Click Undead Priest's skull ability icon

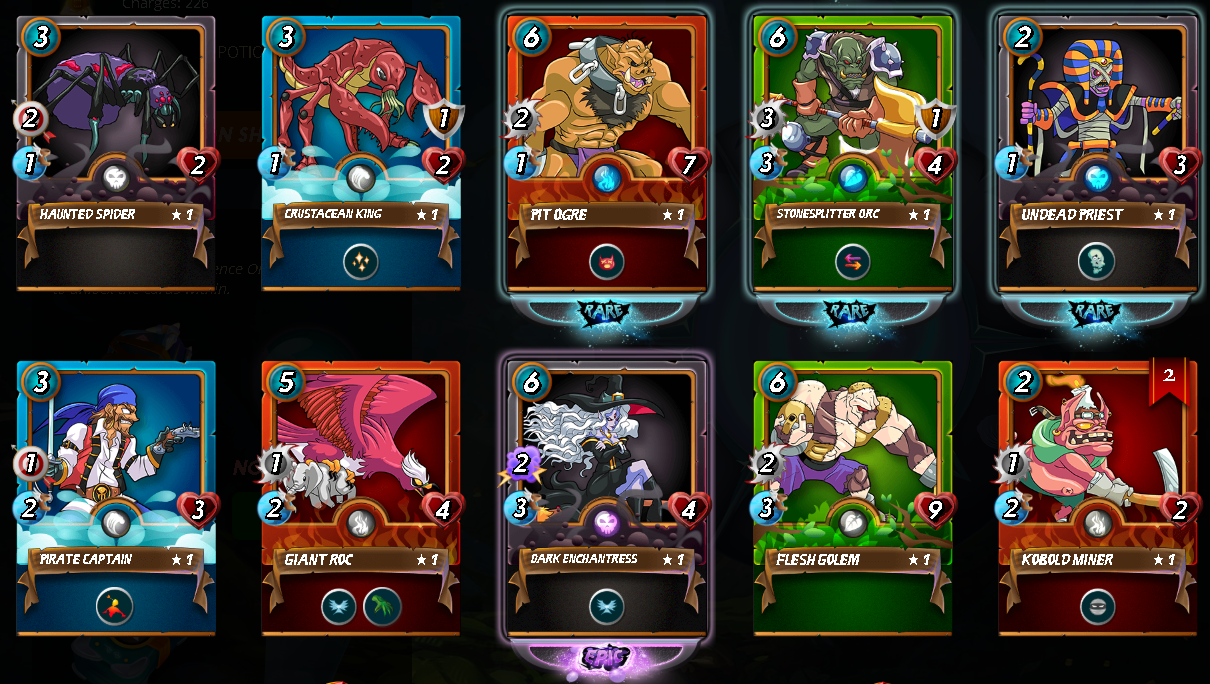pos(1097,262)
